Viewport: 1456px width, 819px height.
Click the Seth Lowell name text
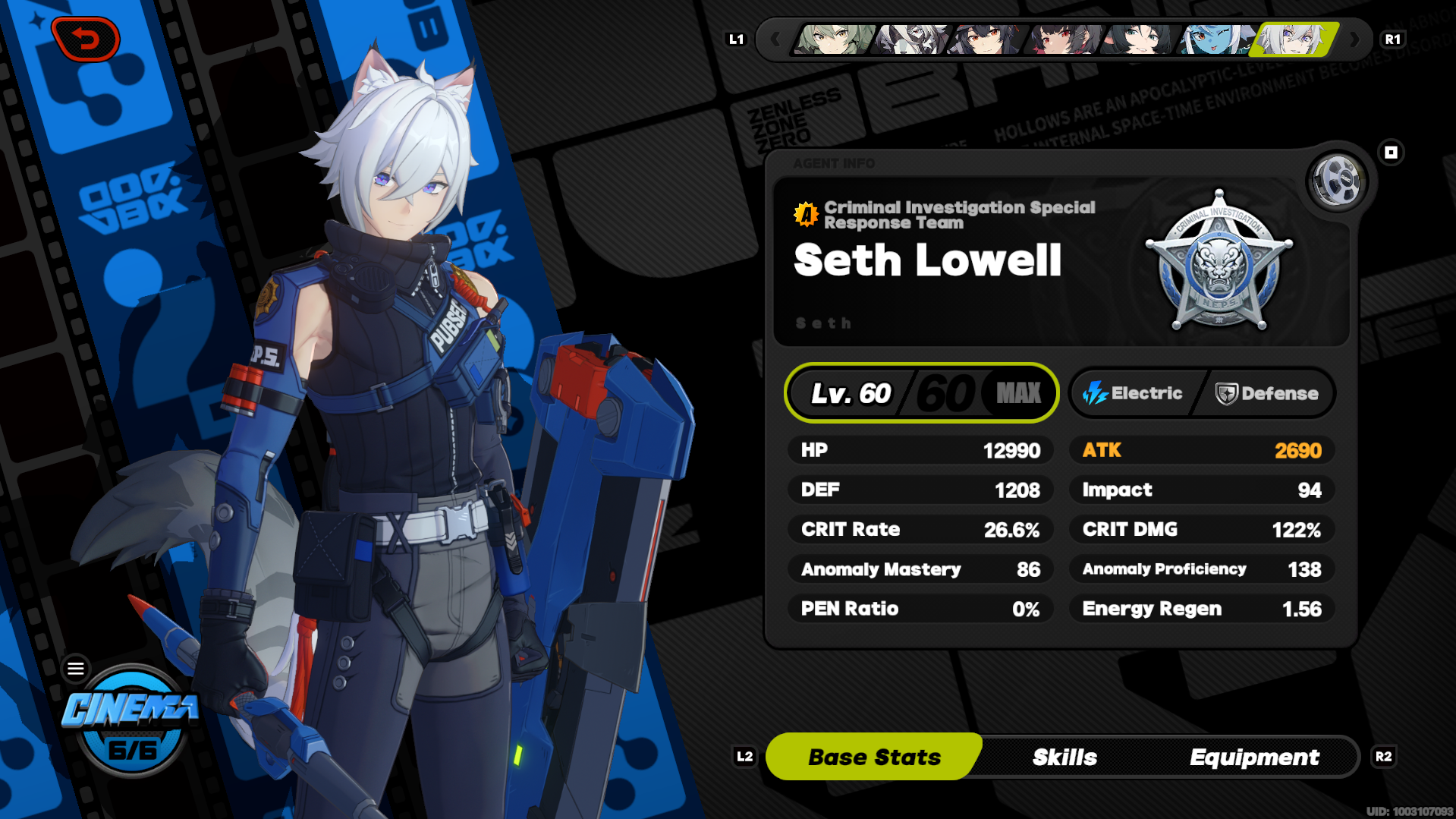tap(927, 261)
